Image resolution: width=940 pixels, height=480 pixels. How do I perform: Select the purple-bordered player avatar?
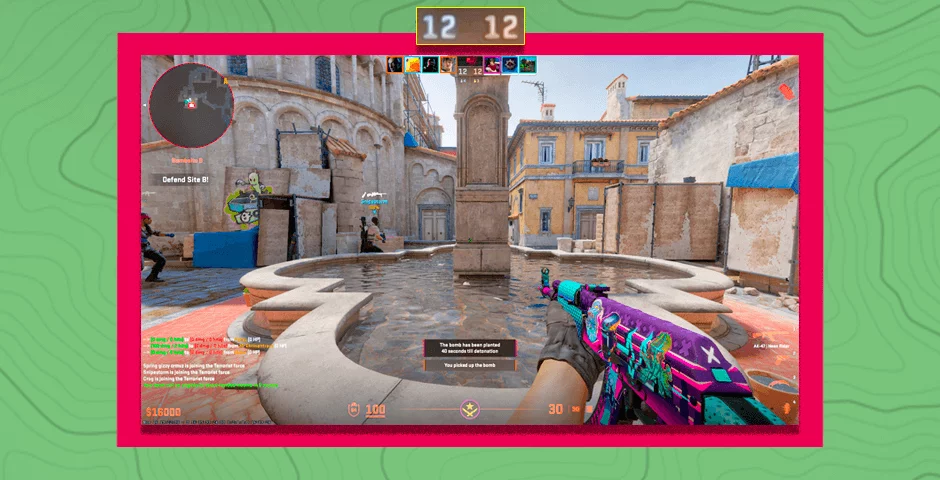493,65
